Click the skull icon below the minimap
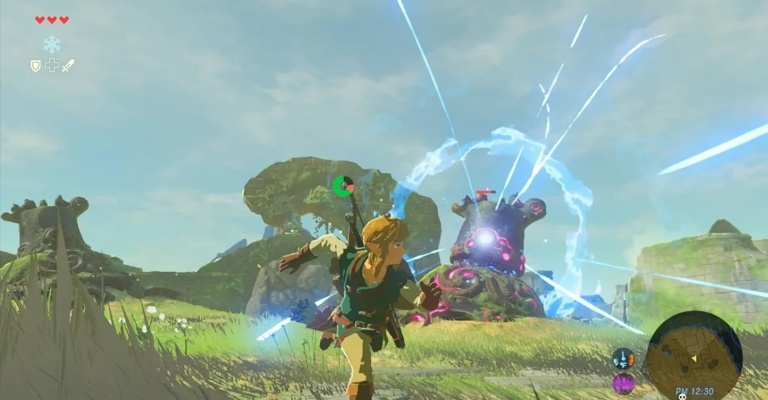The height and width of the screenshot is (400, 768). pos(682,395)
